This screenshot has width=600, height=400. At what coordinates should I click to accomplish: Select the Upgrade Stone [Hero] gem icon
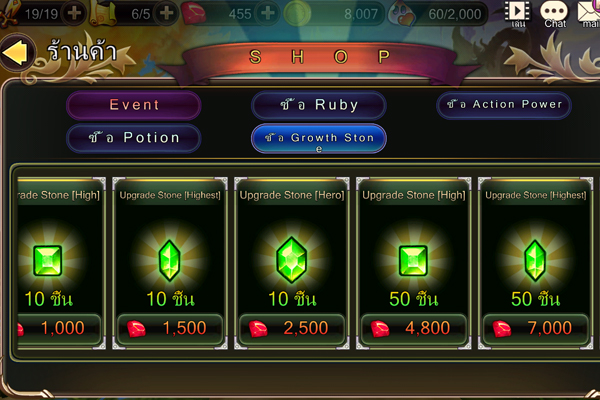coord(290,258)
